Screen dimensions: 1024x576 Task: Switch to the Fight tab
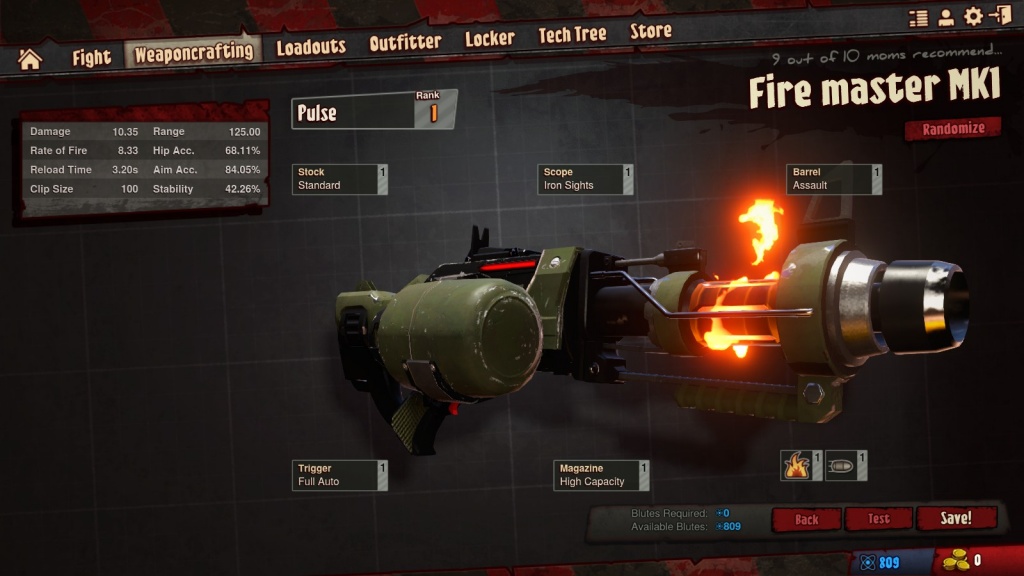91,57
